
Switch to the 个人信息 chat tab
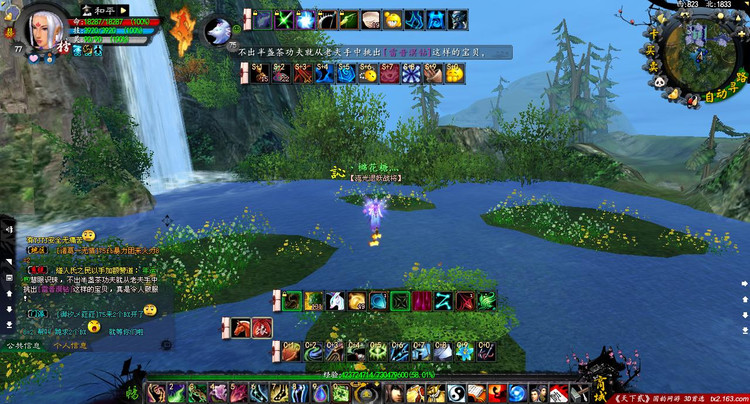[x=69, y=346]
